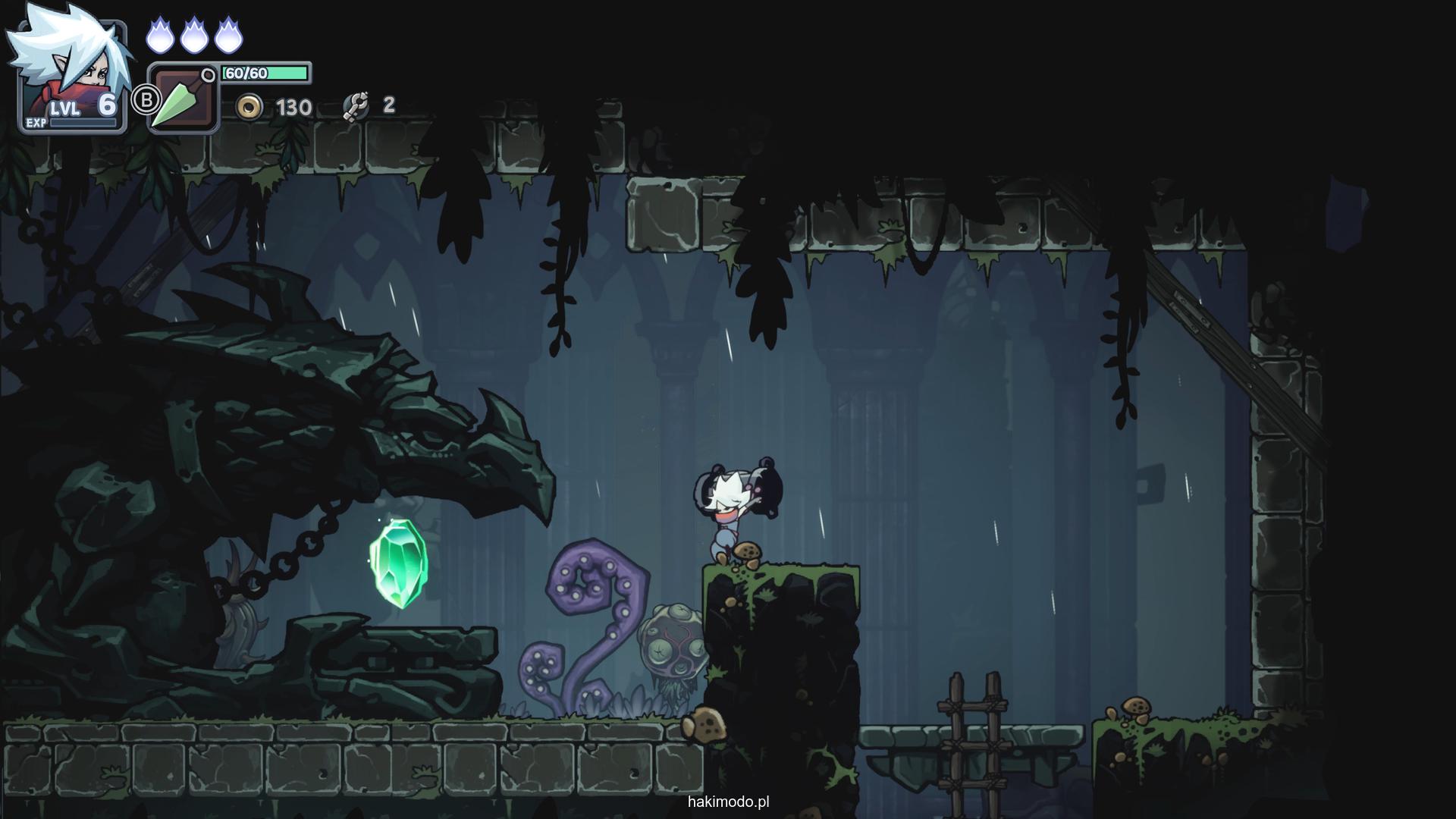This screenshot has width=1456, height=819.
Task: Click the gold coin currency icon
Action: pyautogui.click(x=249, y=108)
